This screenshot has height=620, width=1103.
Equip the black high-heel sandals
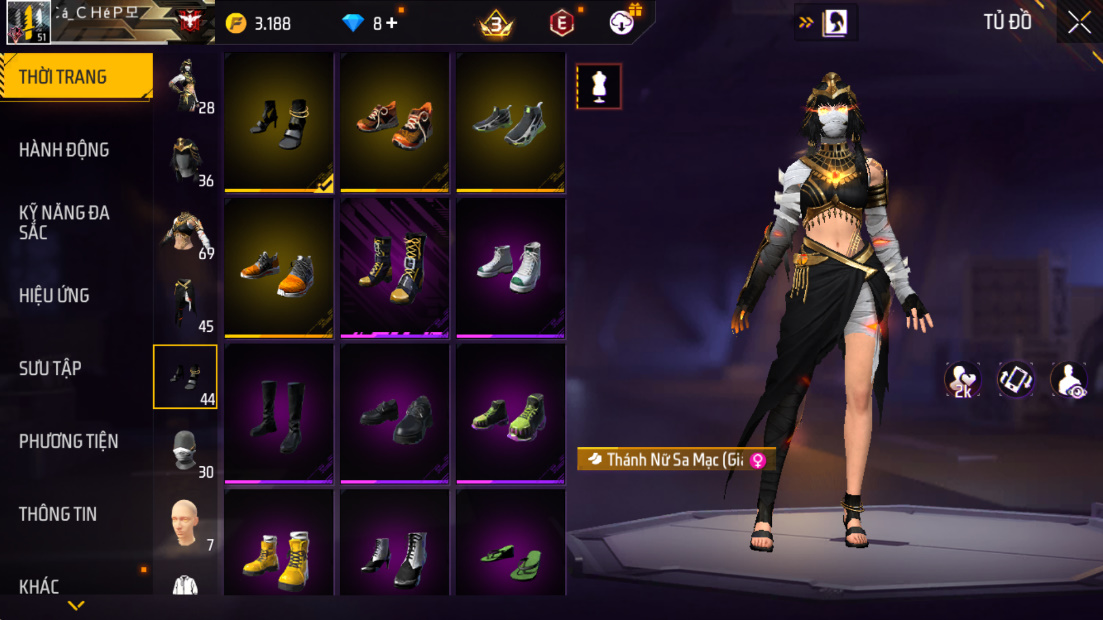coord(279,122)
